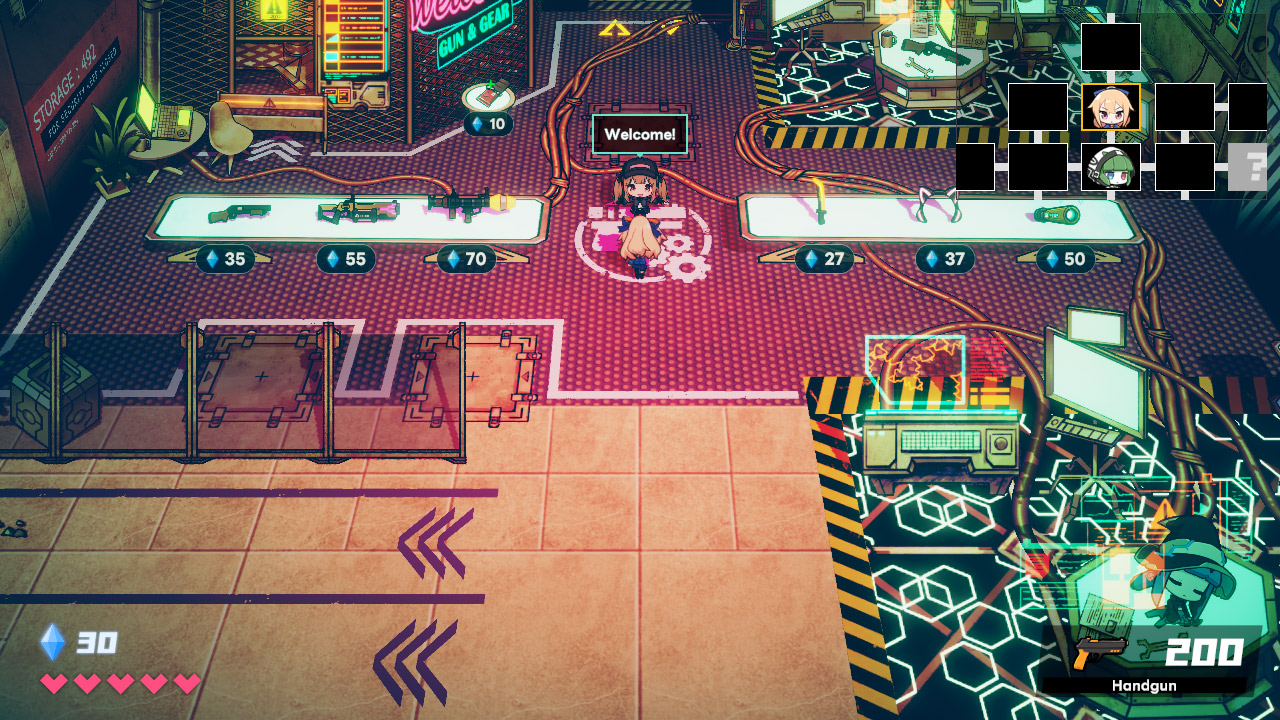The image size is (1280, 720).
Task: Click the locked node left of the selected portrait
Action: (x=1039, y=107)
